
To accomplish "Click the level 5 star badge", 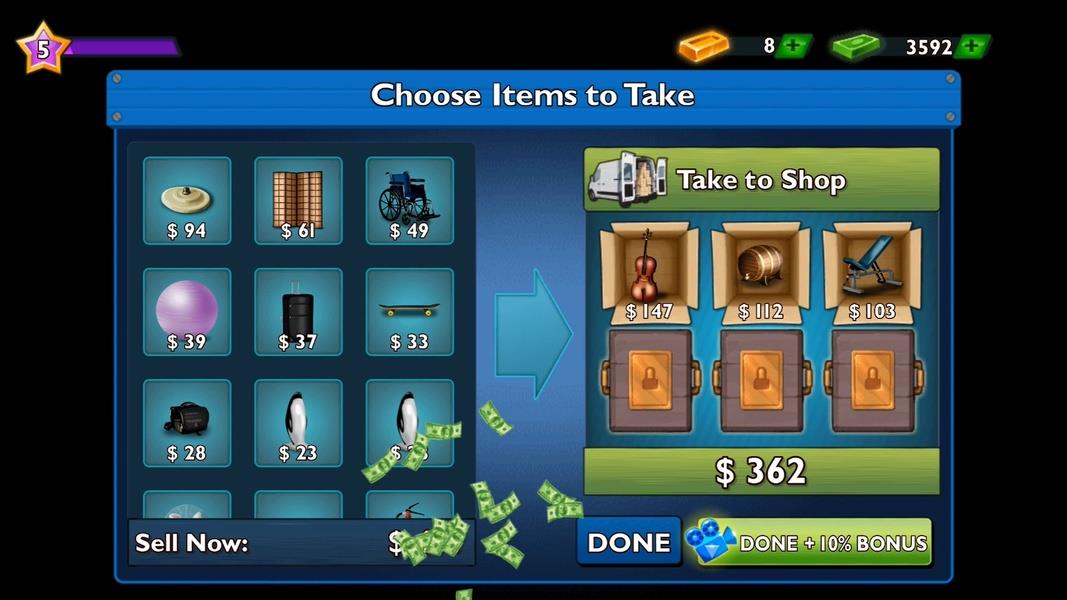I will (x=43, y=48).
